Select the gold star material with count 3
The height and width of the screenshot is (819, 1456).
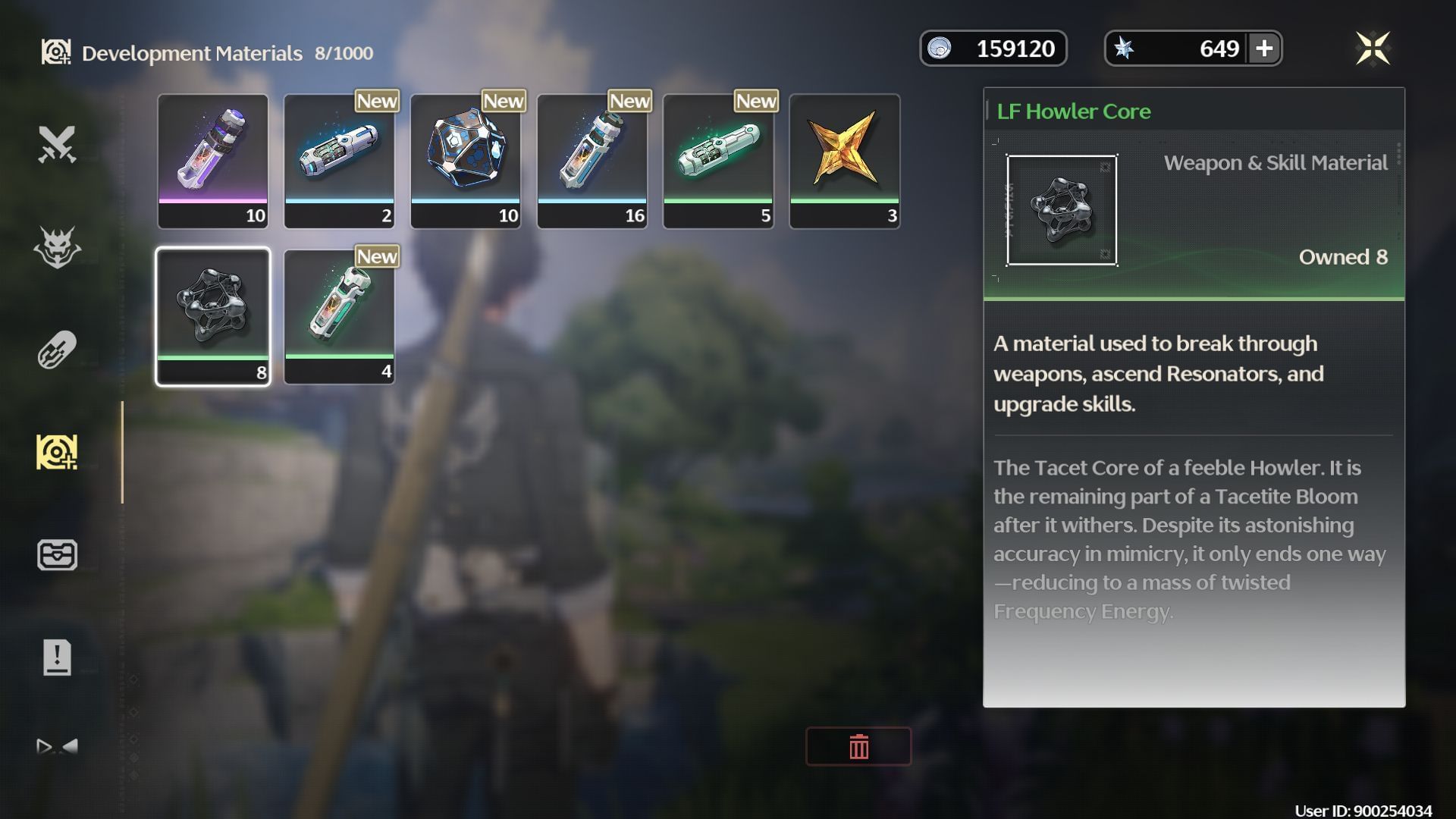coord(844,159)
